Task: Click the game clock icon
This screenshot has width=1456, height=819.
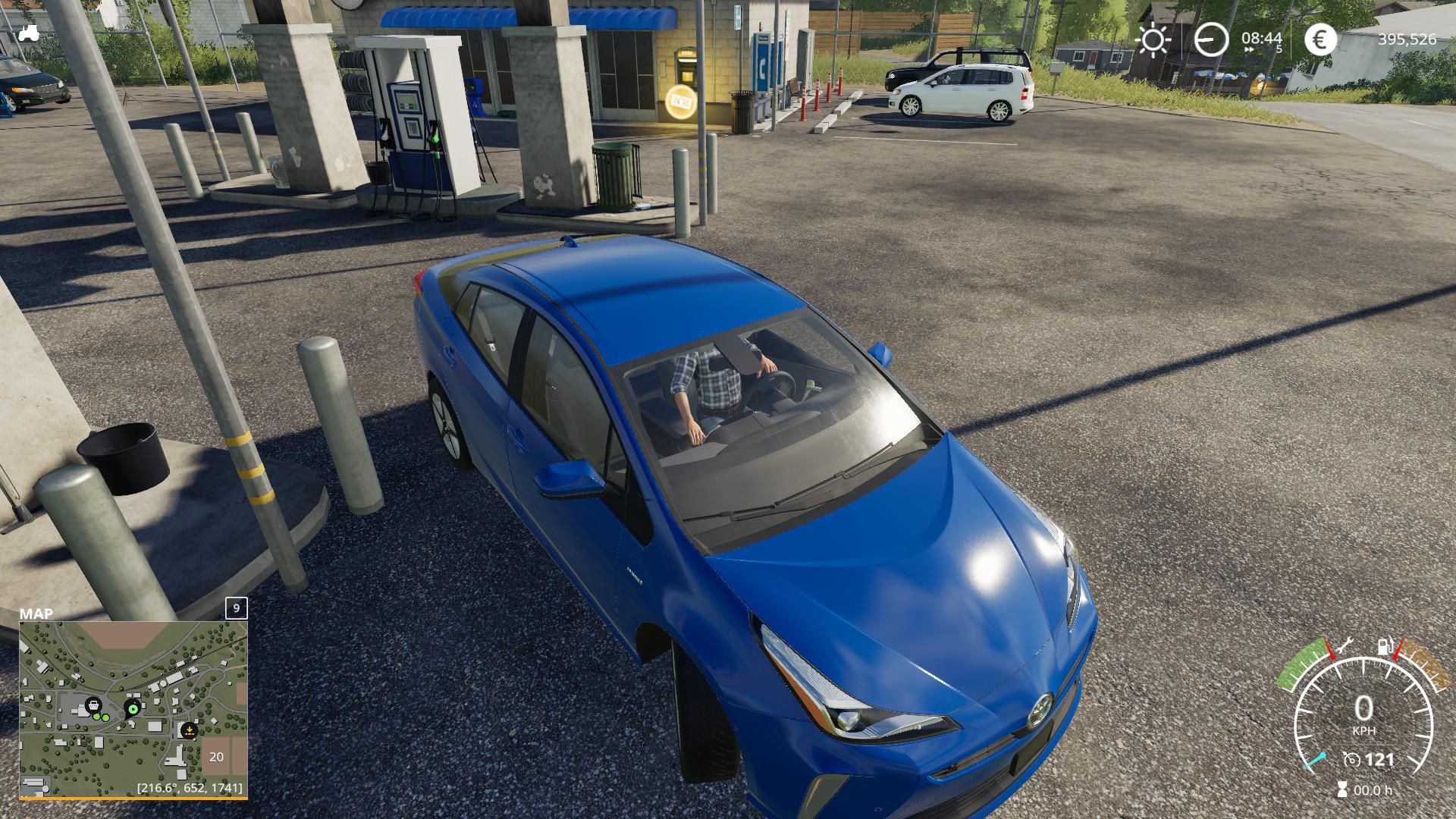Action: (1210, 39)
